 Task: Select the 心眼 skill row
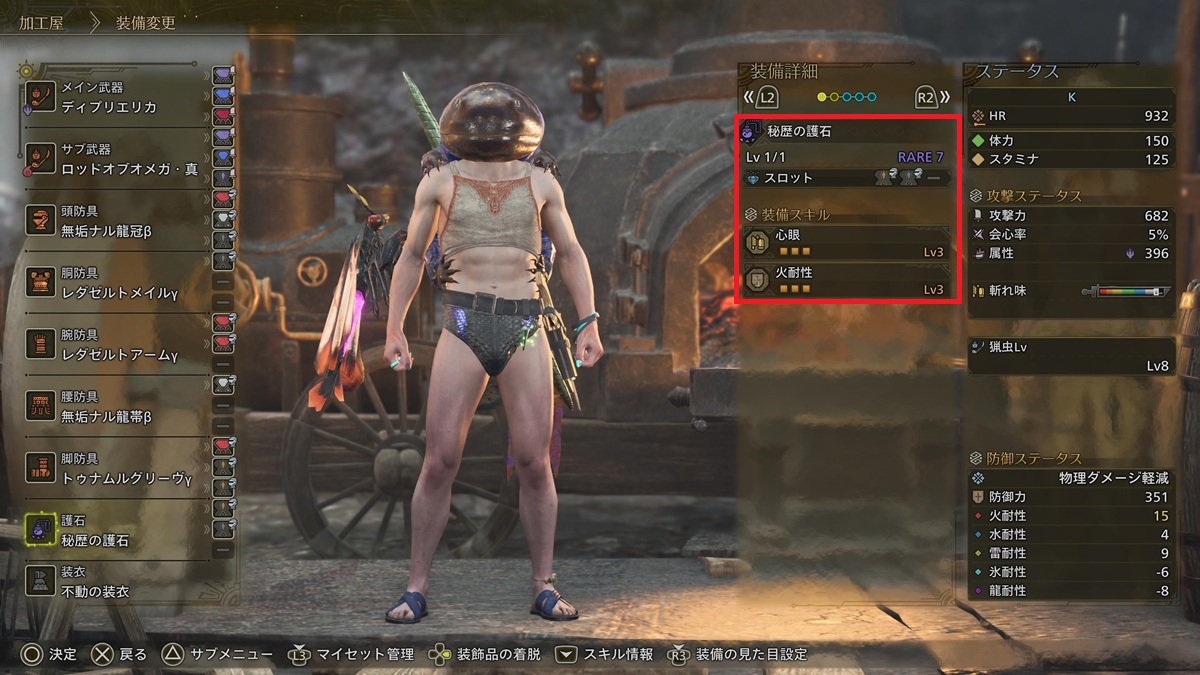[846, 243]
